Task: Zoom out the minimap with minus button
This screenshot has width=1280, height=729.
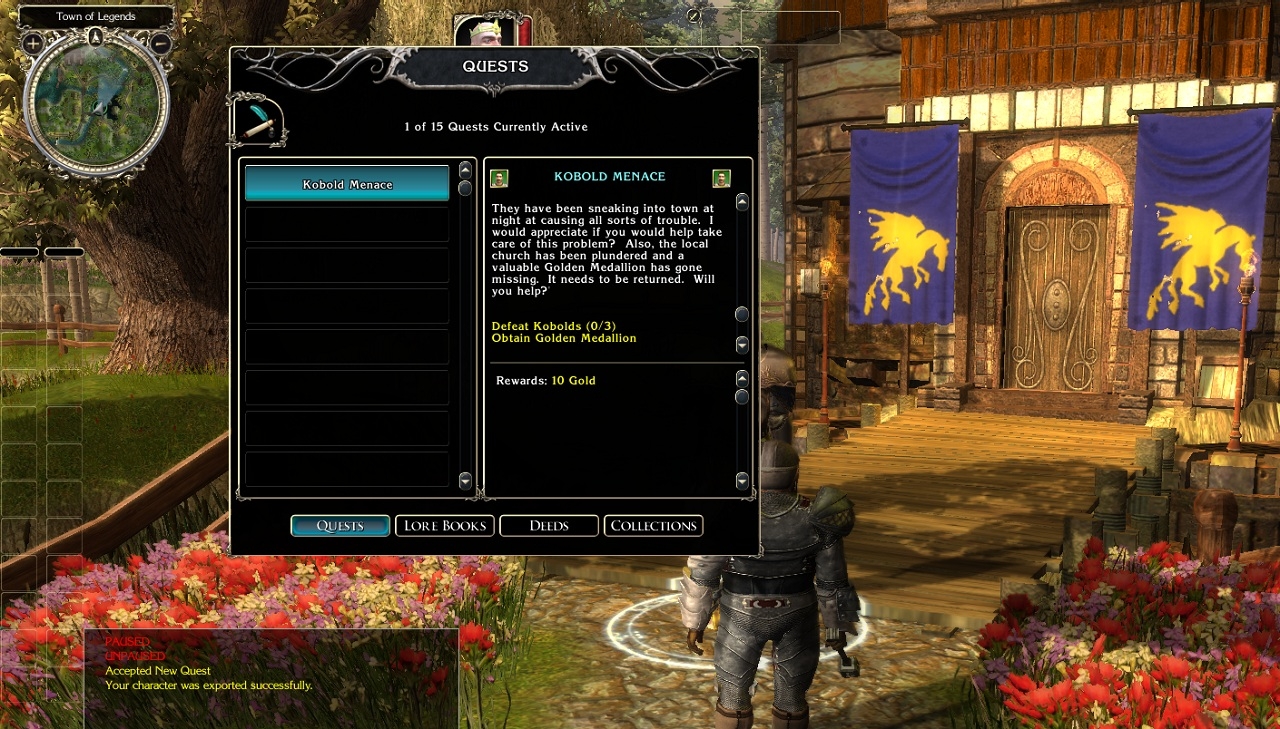Action: (x=160, y=43)
